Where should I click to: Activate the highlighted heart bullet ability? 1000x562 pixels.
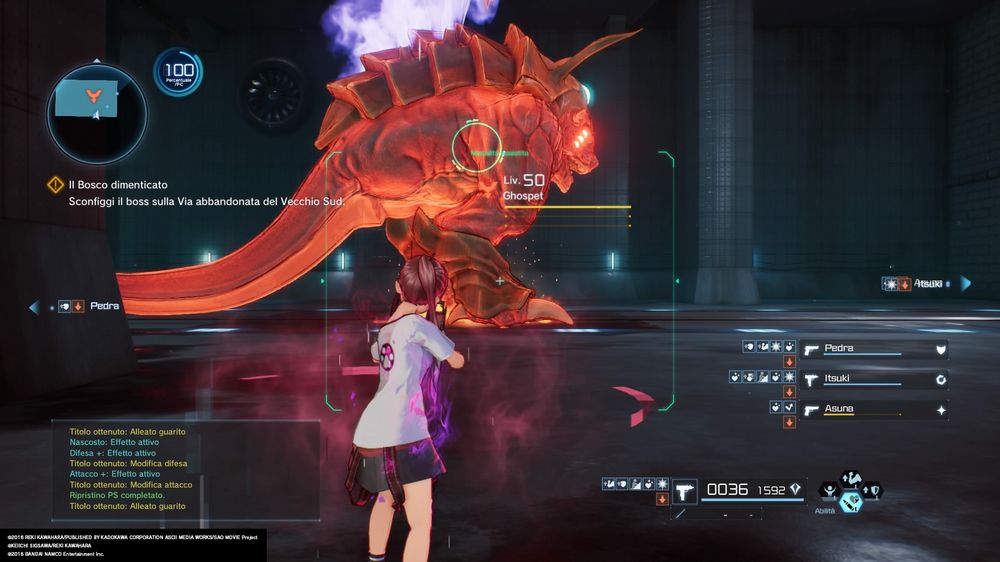point(851,503)
